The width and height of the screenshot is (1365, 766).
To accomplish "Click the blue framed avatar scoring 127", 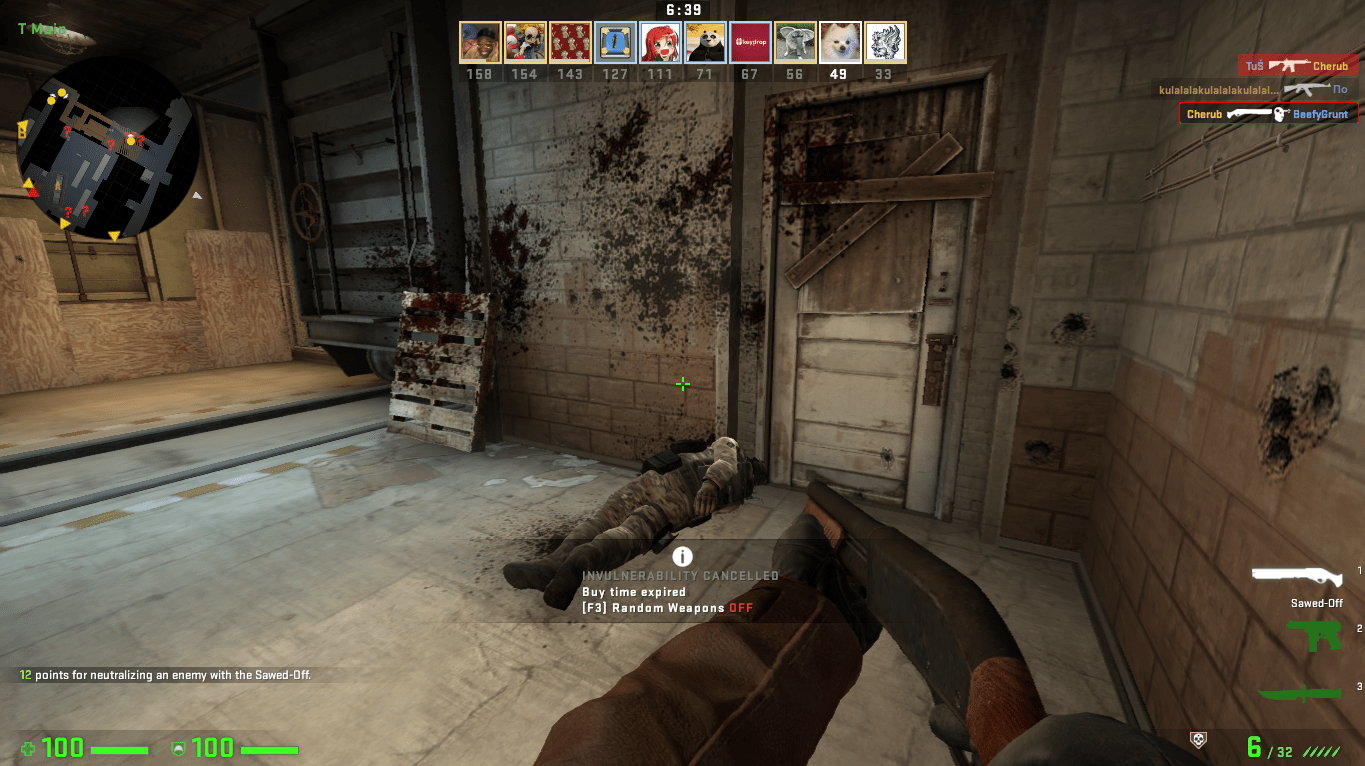I will pos(615,43).
